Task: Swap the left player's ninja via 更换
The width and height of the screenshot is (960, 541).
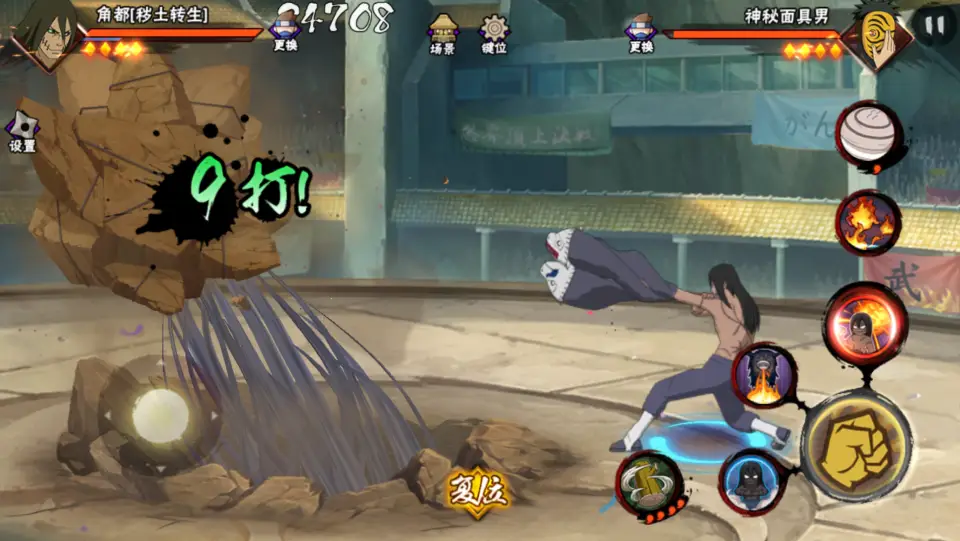Action: pos(285,32)
